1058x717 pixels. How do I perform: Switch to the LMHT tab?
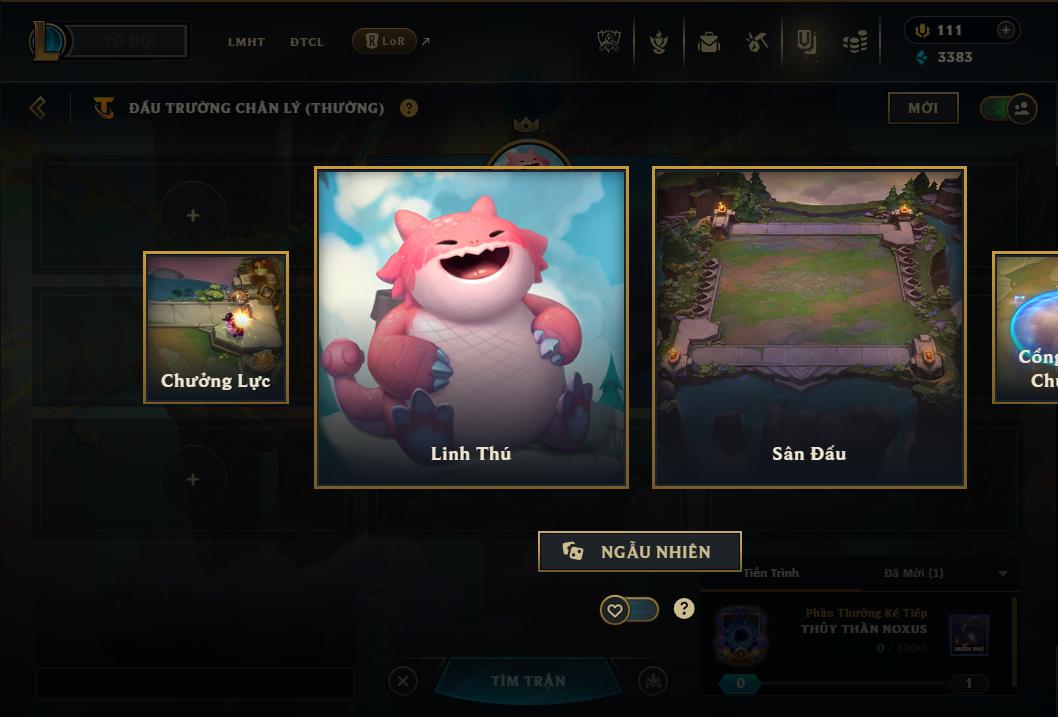(246, 42)
